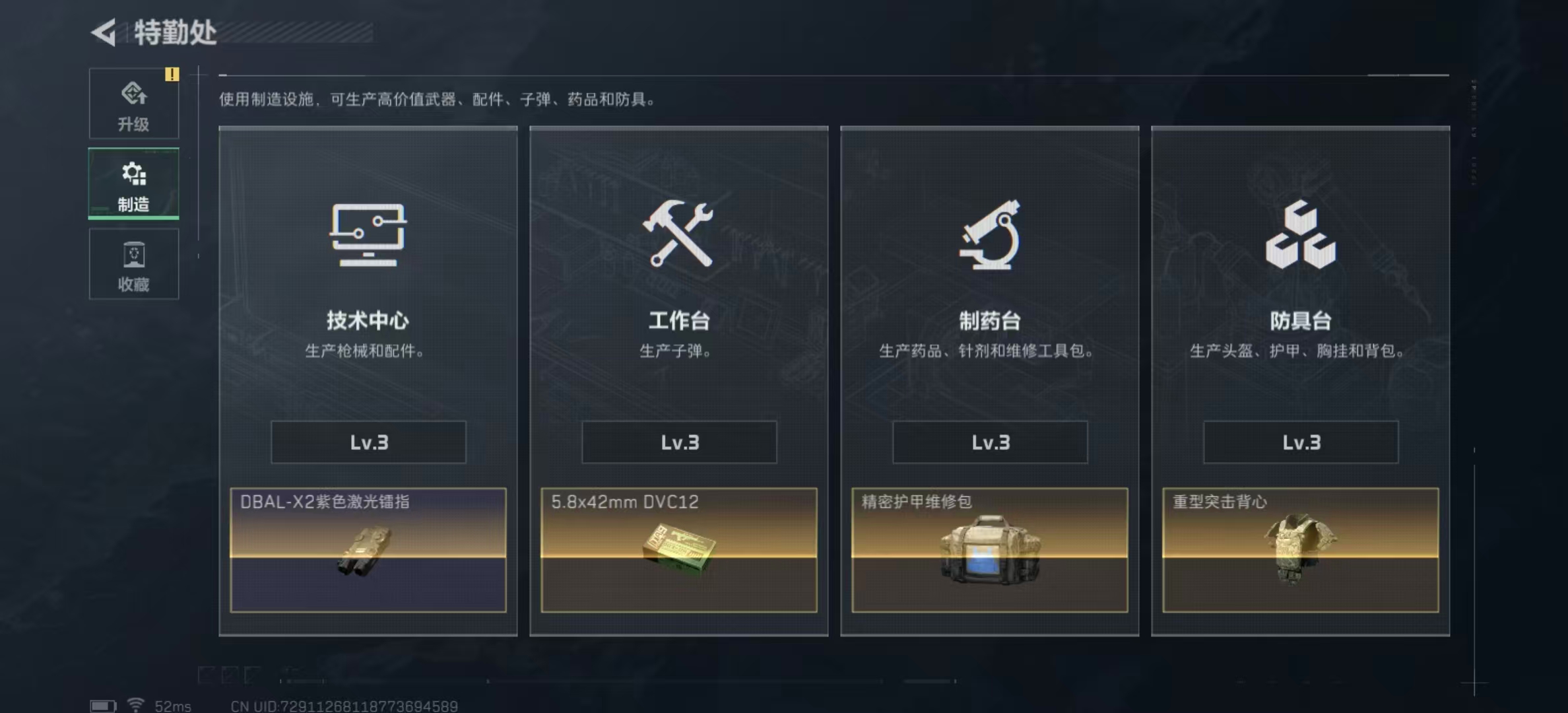Click the 工作台 hammer and wrench icon
The width and height of the screenshot is (1568, 713).
(678, 236)
